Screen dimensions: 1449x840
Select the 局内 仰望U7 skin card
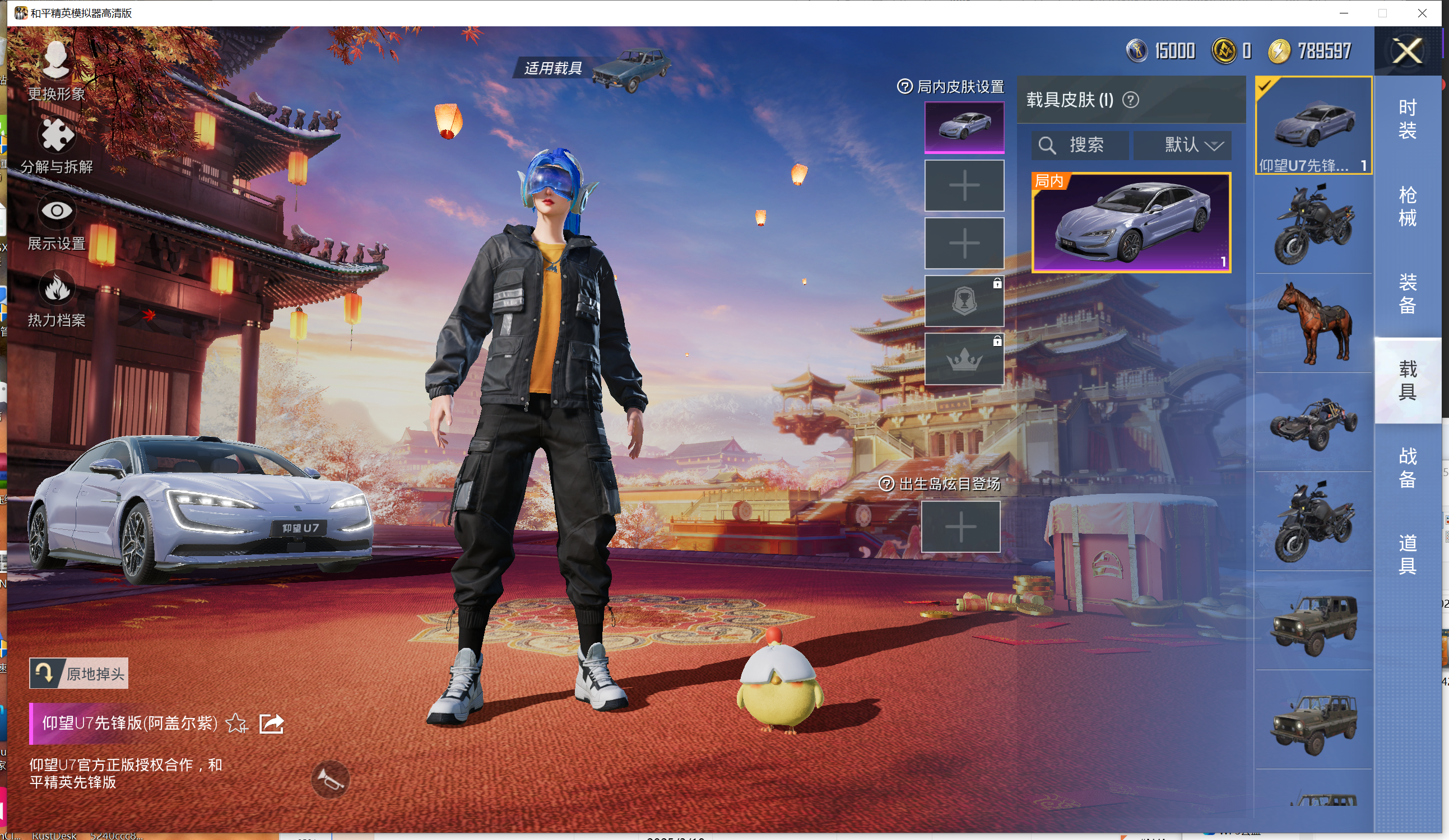click(x=1131, y=222)
